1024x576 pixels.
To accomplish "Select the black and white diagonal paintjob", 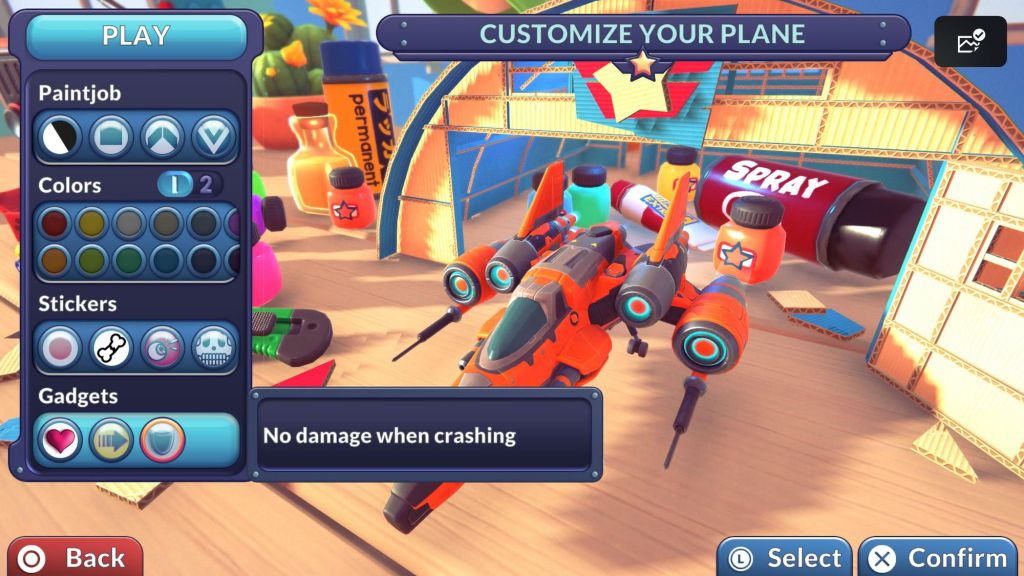I will (60, 137).
